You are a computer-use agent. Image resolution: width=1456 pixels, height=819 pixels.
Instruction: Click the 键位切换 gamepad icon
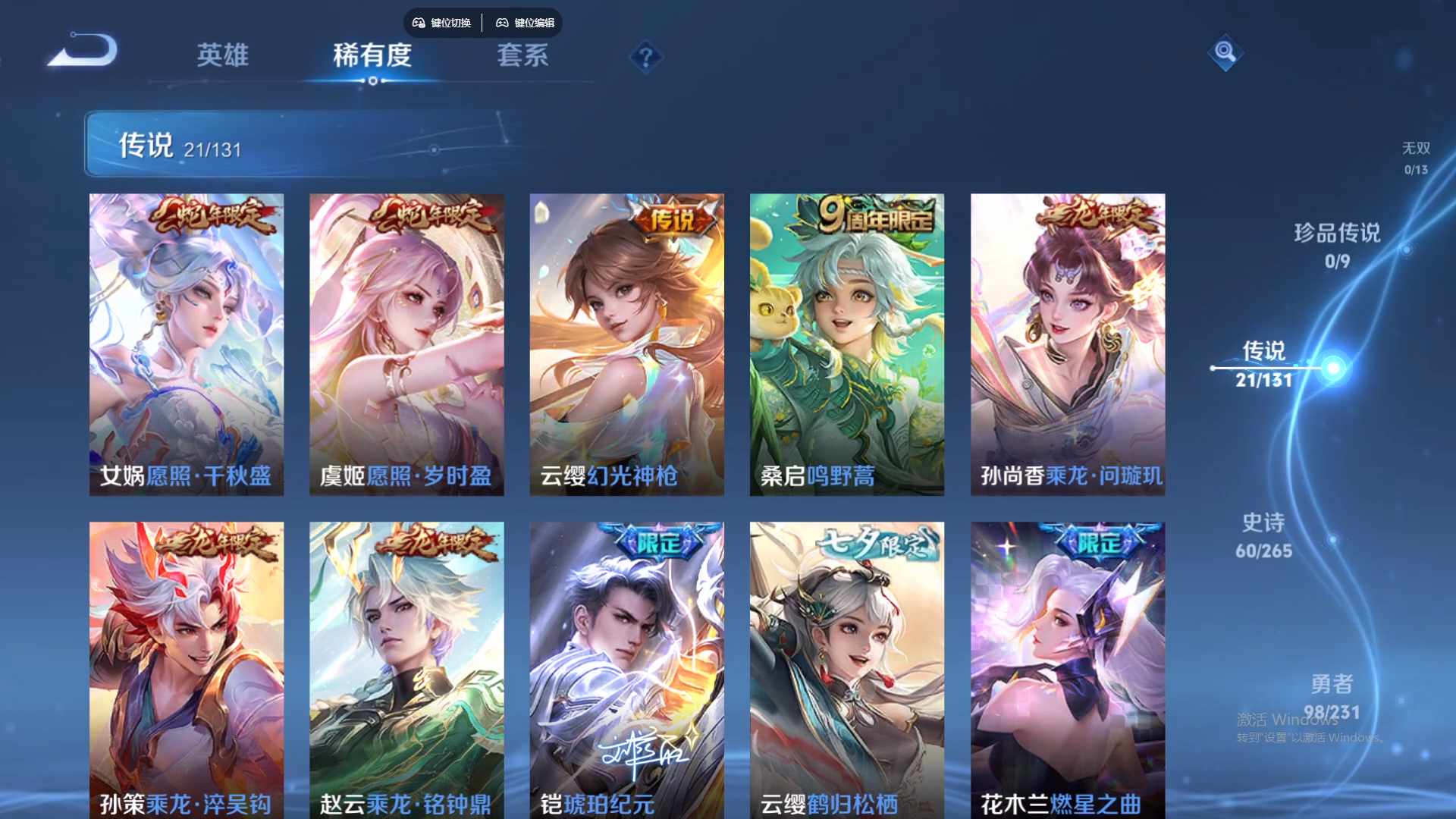tap(418, 23)
